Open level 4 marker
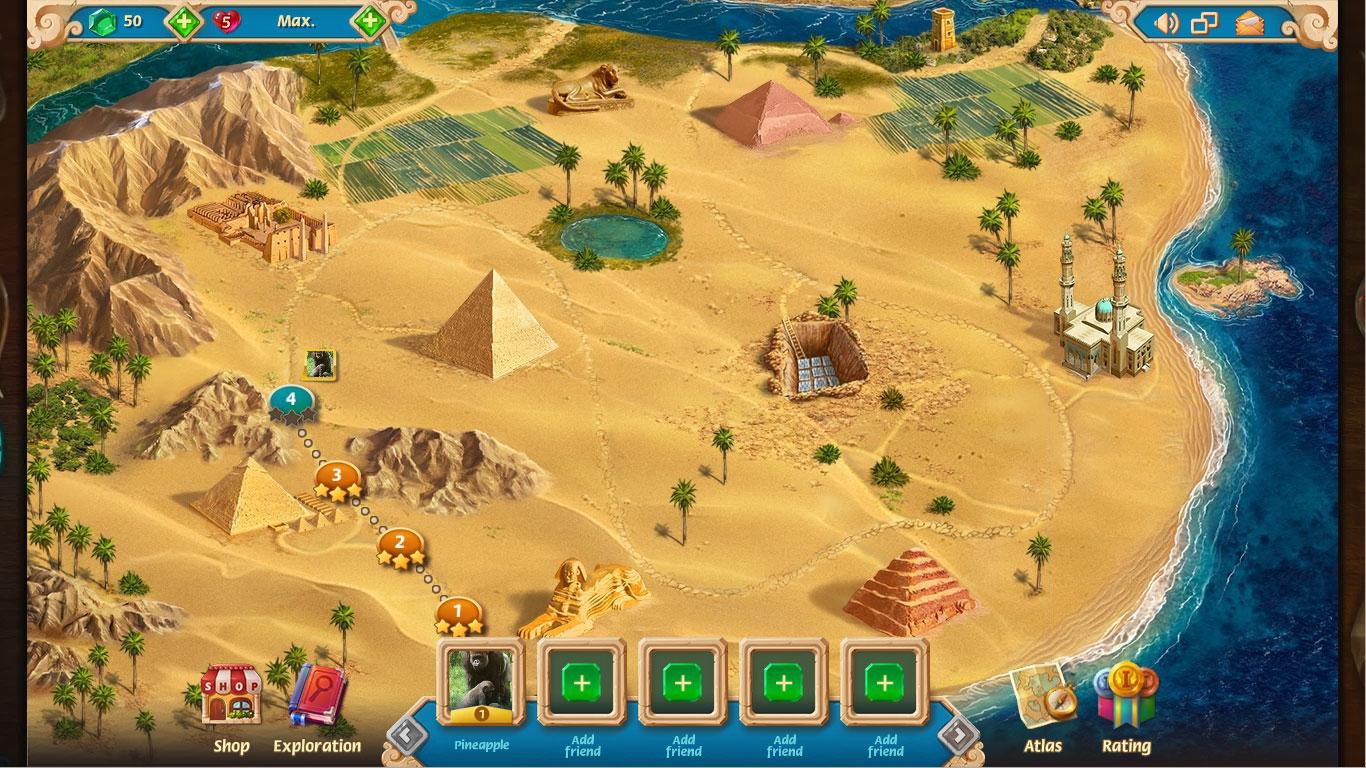This screenshot has width=1366, height=768. [x=289, y=399]
